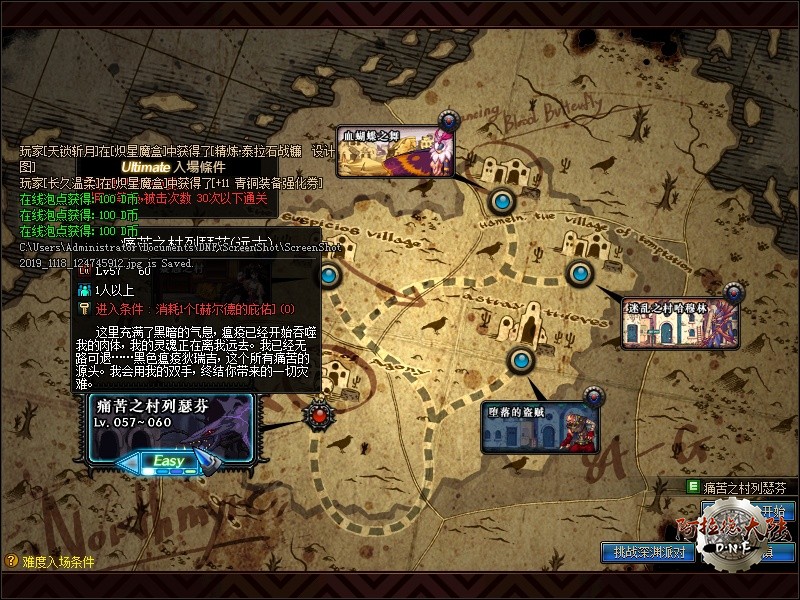
Task: Click the red map node for 痛苦之村列瑟芬
Action: click(318, 412)
